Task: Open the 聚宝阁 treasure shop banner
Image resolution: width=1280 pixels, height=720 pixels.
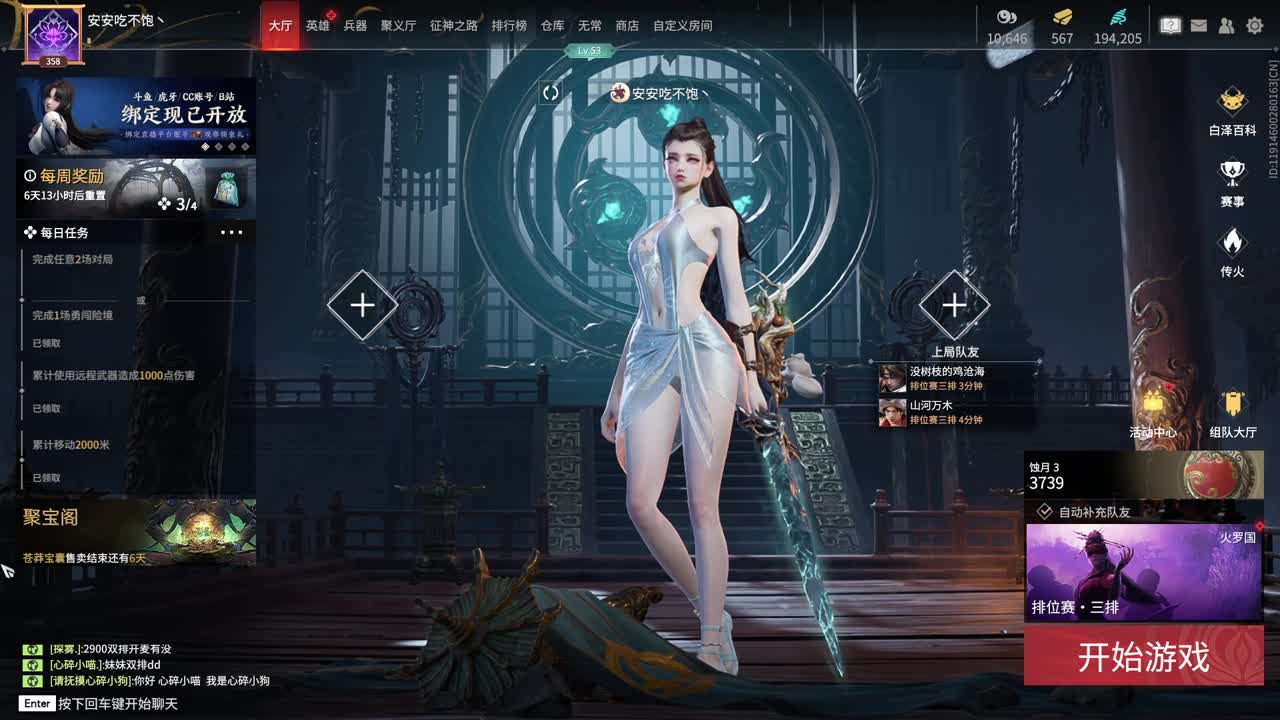Action: (x=135, y=532)
